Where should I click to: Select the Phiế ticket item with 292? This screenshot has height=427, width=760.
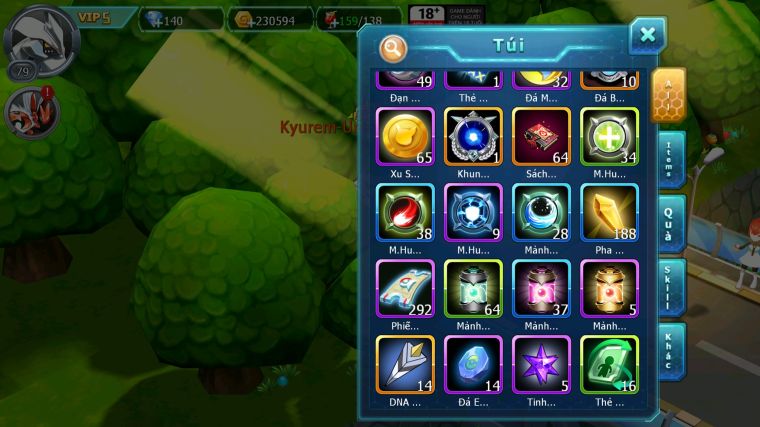pos(405,288)
